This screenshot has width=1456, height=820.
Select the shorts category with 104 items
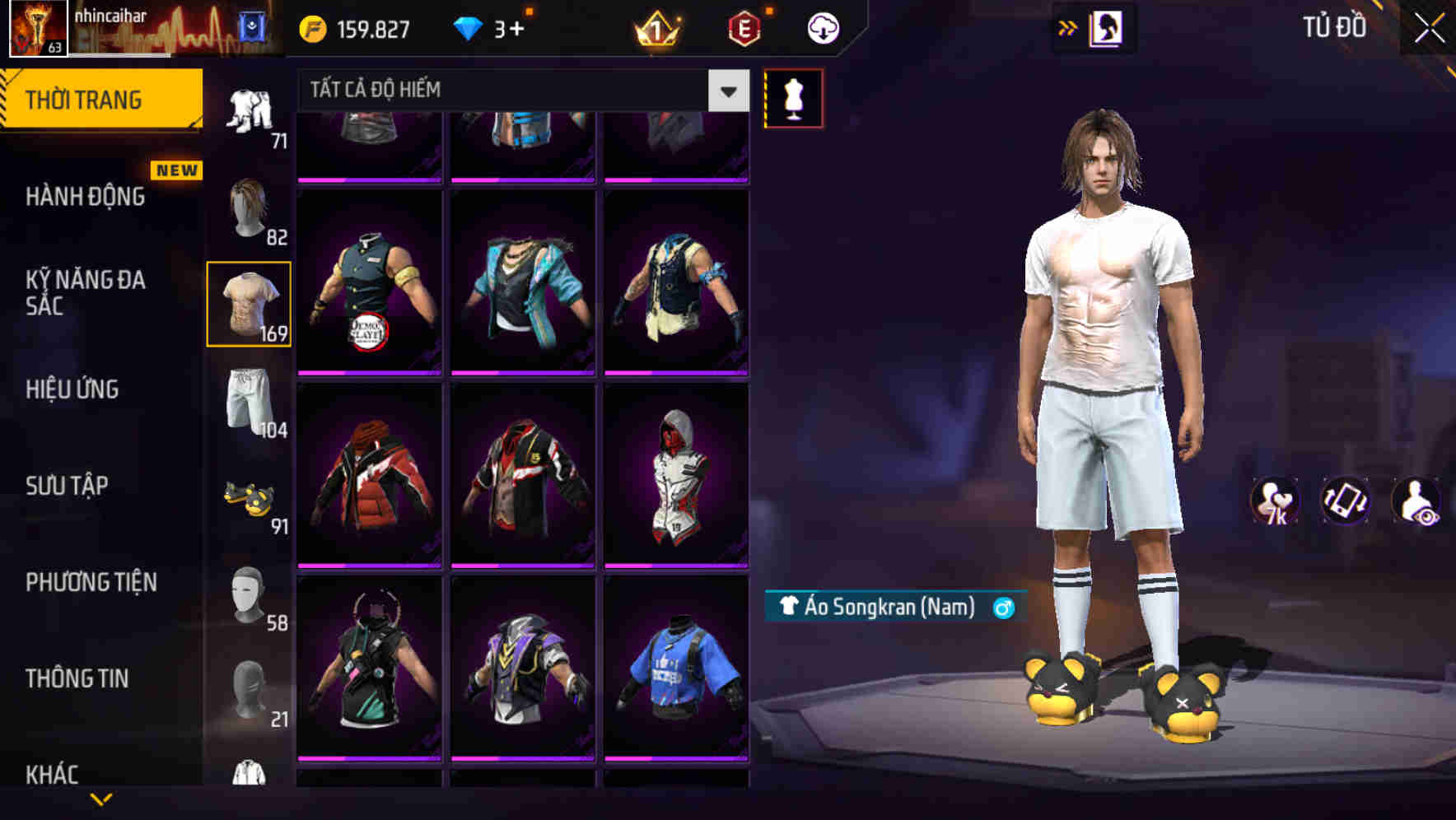[x=249, y=401]
